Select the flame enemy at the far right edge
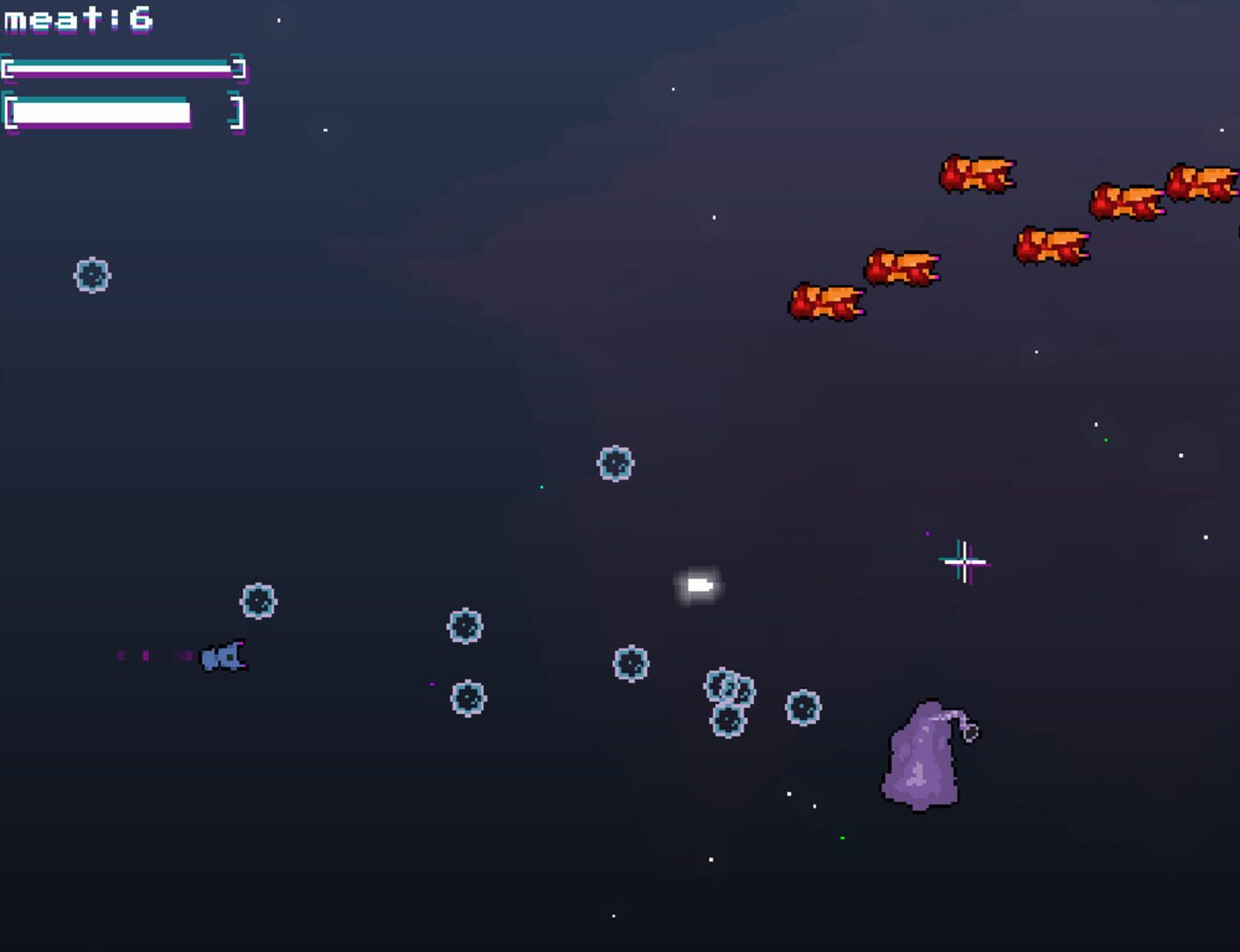Viewport: 1240px width, 952px height. tap(1204, 181)
